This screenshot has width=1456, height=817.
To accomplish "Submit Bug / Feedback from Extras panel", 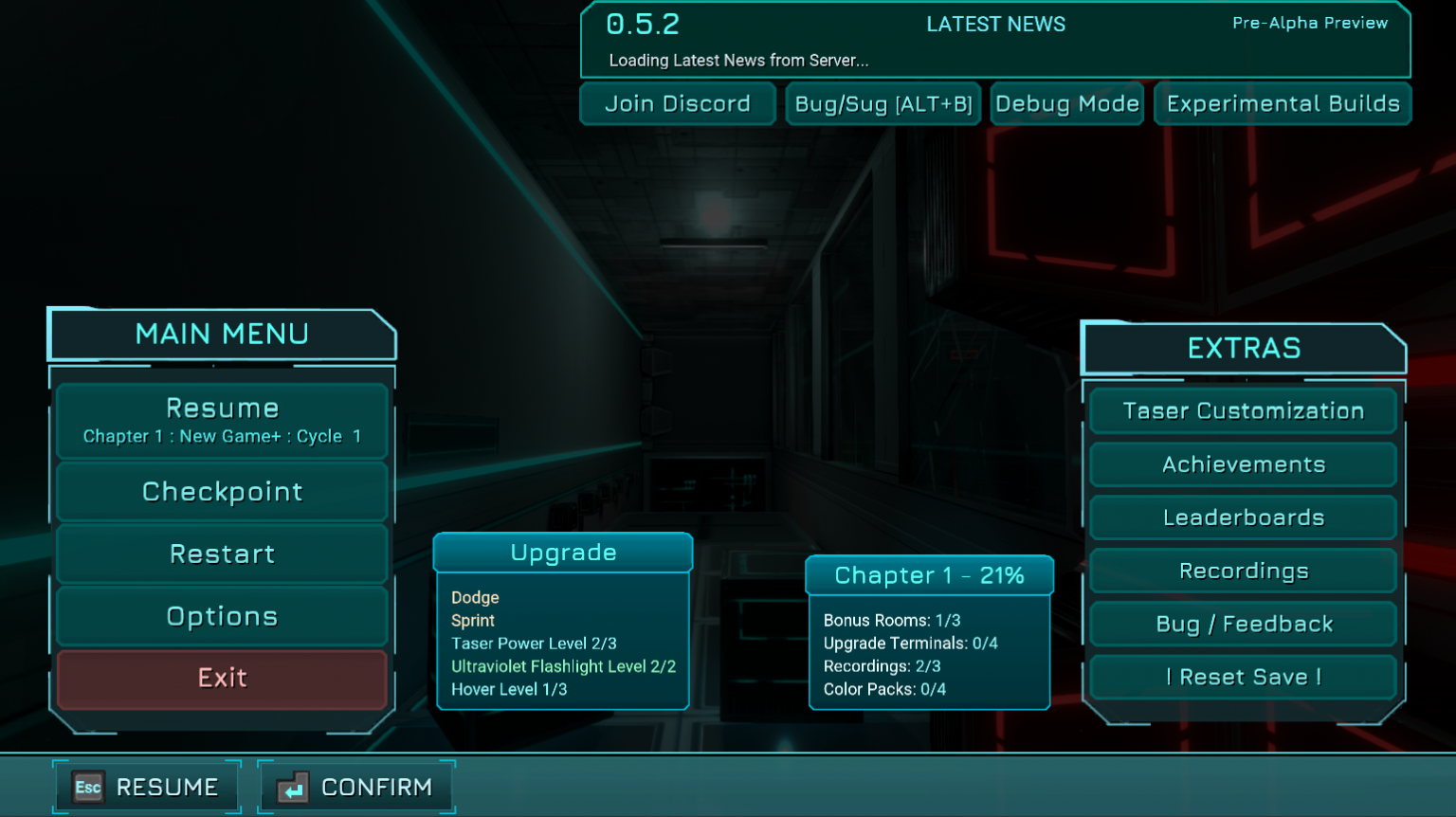I will coord(1243,624).
